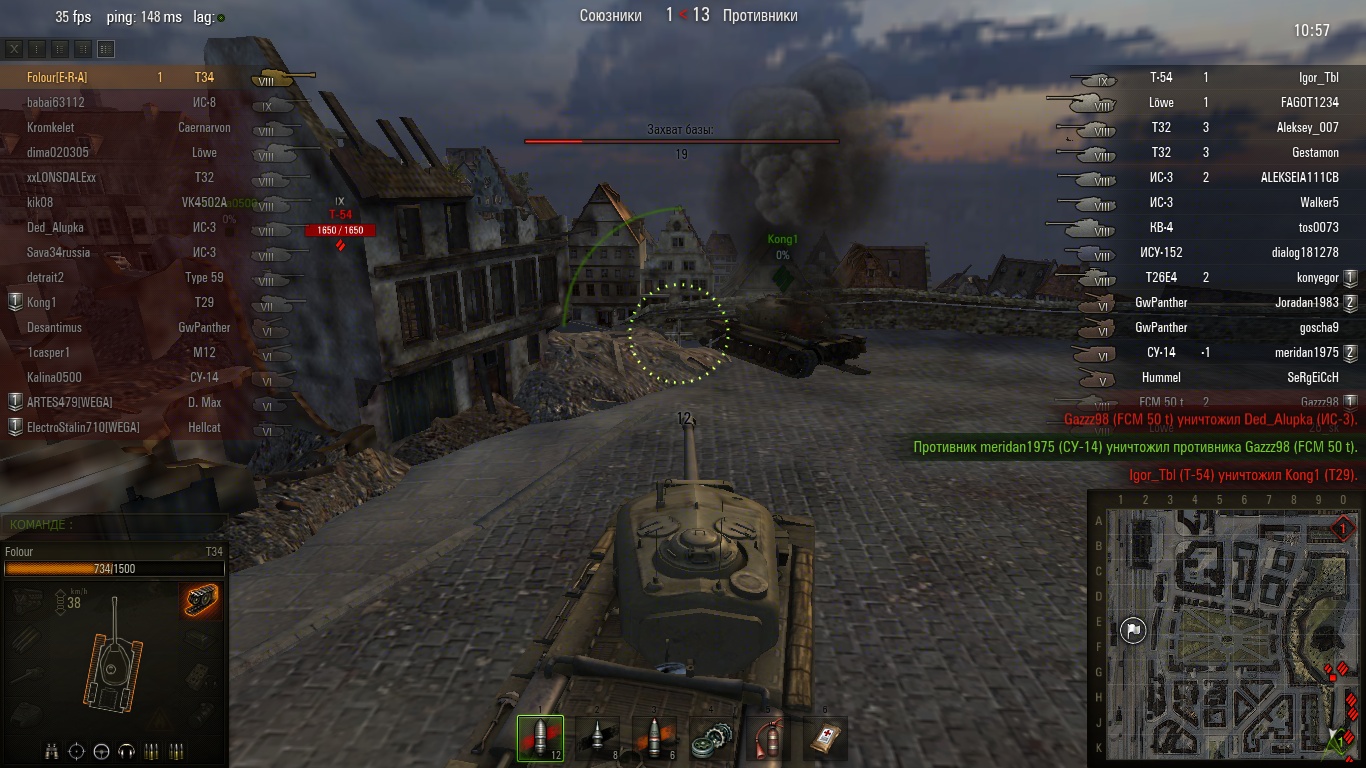Select ally Kromkelet in the team list

pyautogui.click(x=51, y=128)
